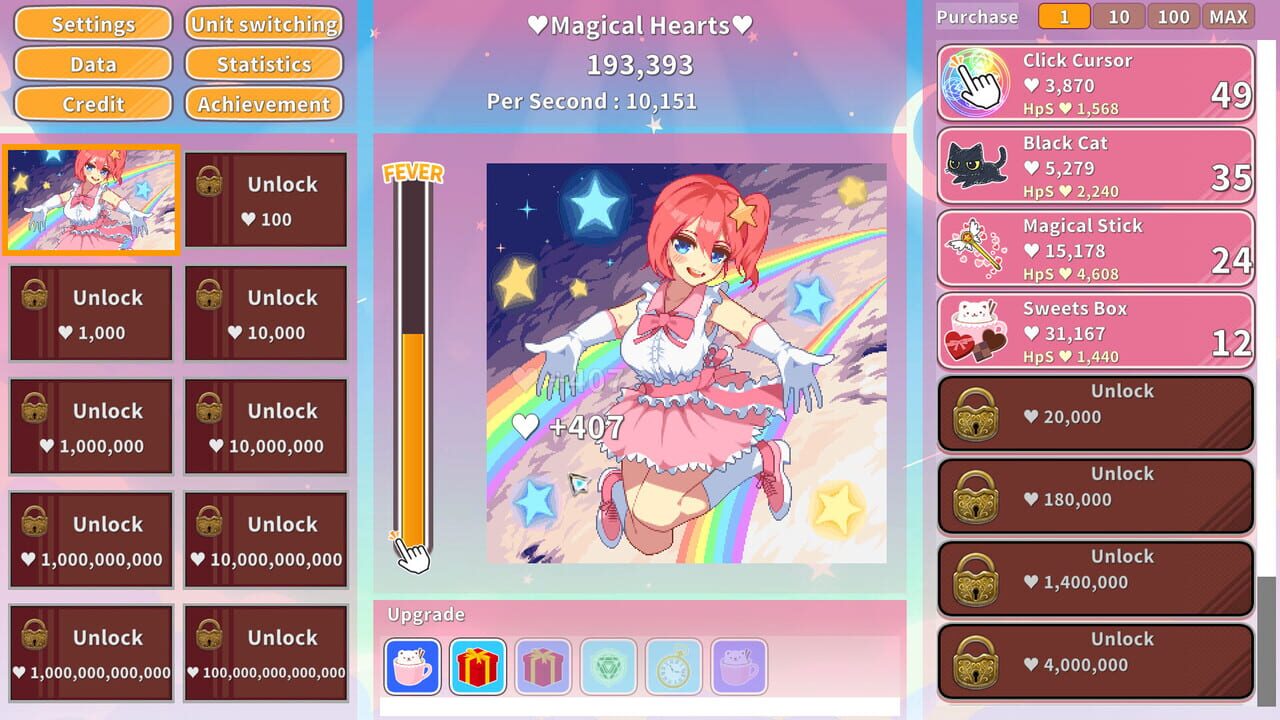Viewport: 1280px width, 720px height.
Task: Set purchase quantity to 100
Action: [1173, 16]
